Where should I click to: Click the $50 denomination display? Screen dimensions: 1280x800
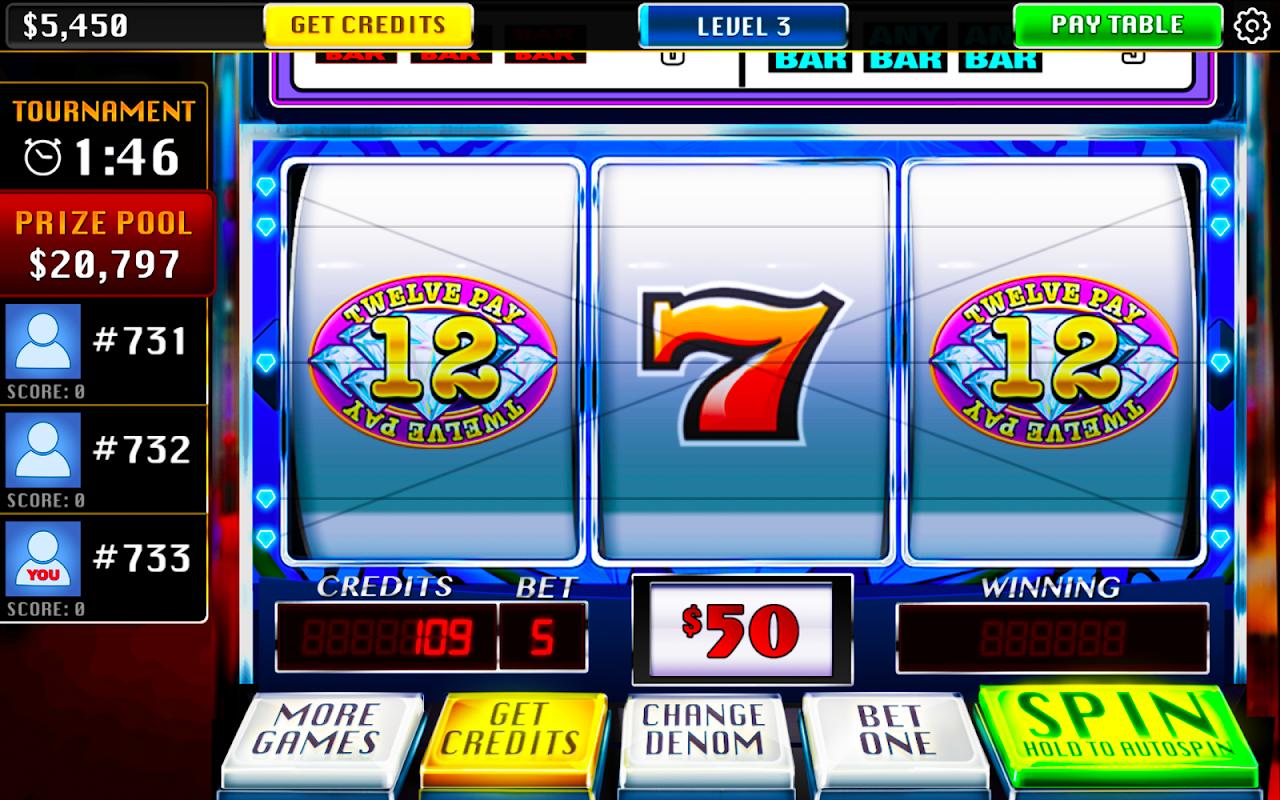[x=741, y=626]
